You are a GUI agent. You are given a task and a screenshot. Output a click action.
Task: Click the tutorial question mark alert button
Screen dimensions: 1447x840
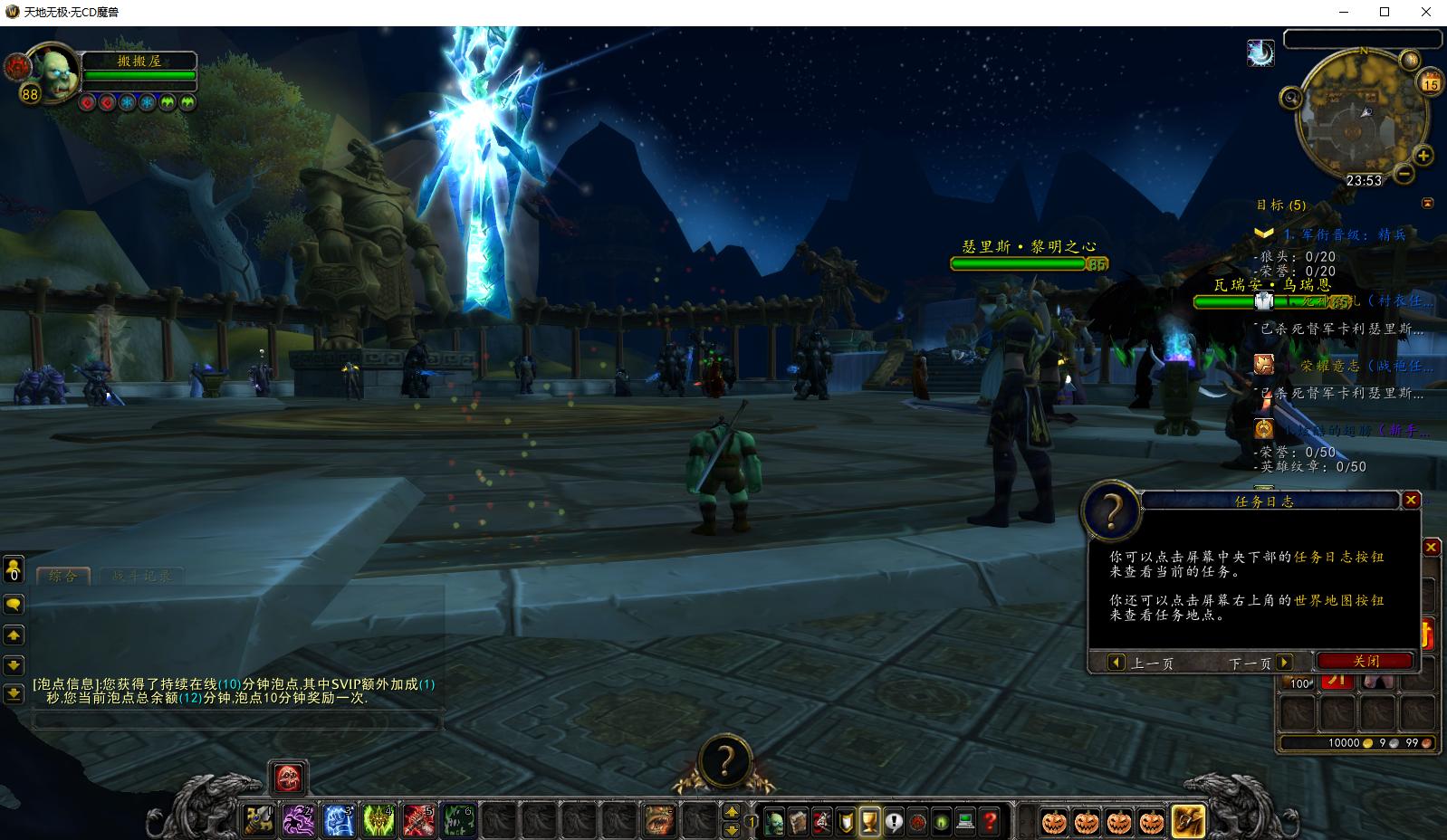click(x=723, y=761)
